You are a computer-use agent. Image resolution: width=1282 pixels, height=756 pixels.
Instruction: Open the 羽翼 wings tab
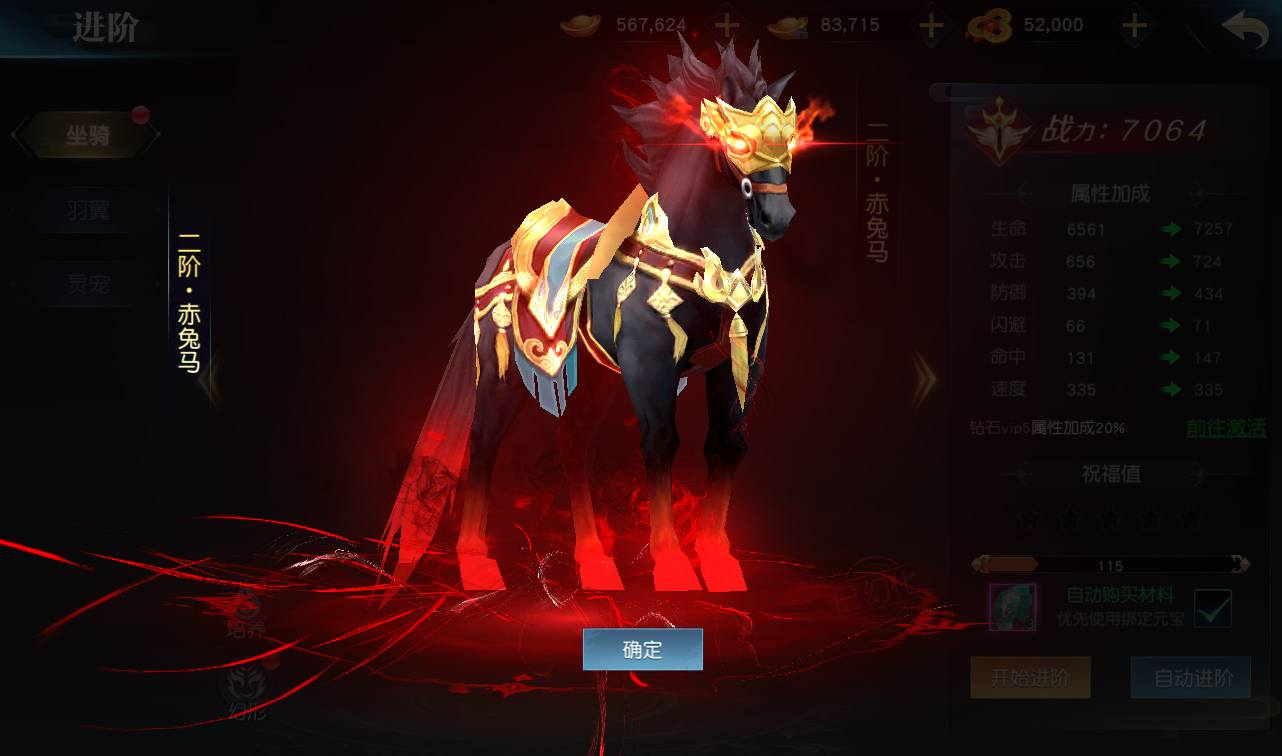[x=88, y=210]
